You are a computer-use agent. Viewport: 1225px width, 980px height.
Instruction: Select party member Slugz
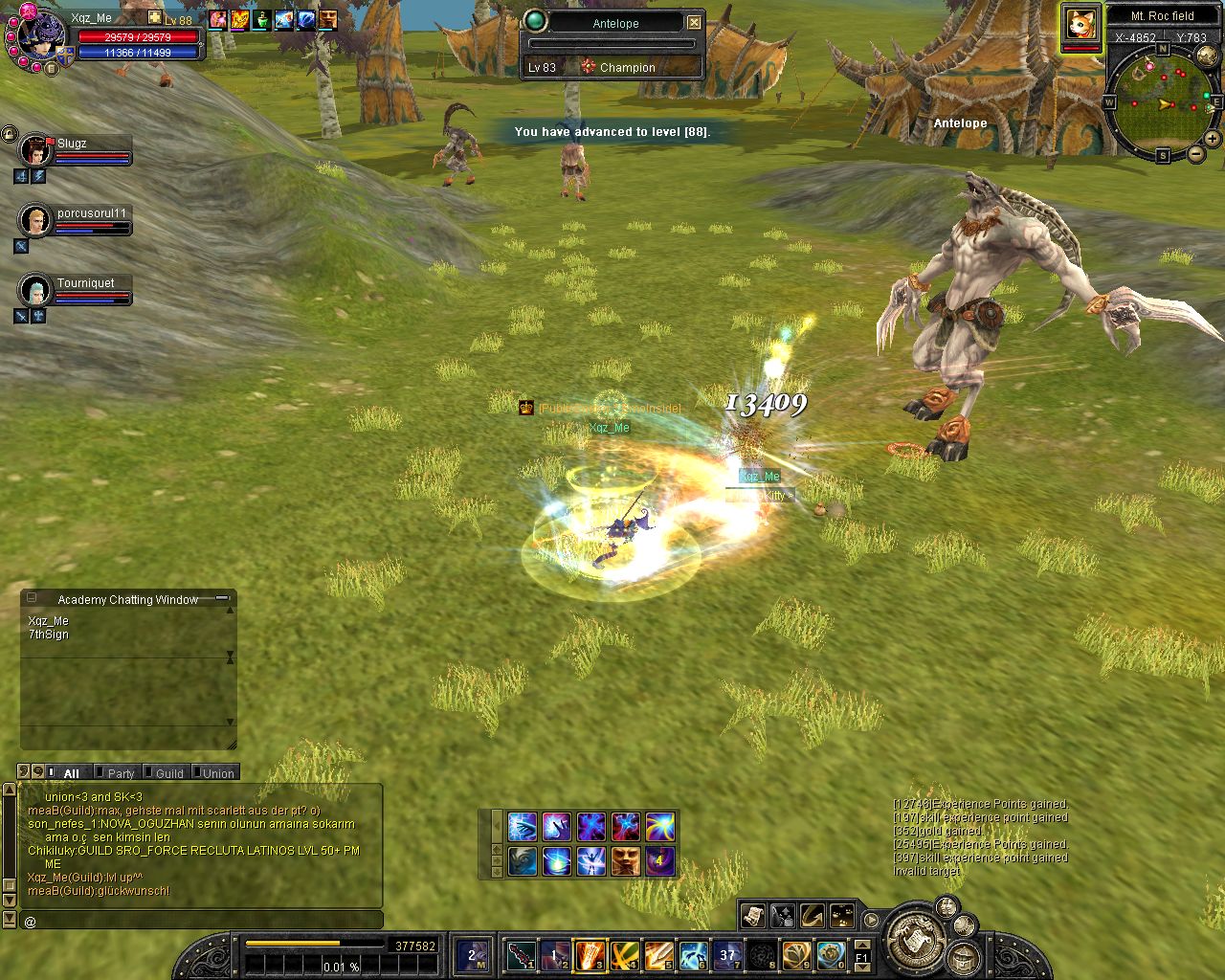tap(36, 151)
